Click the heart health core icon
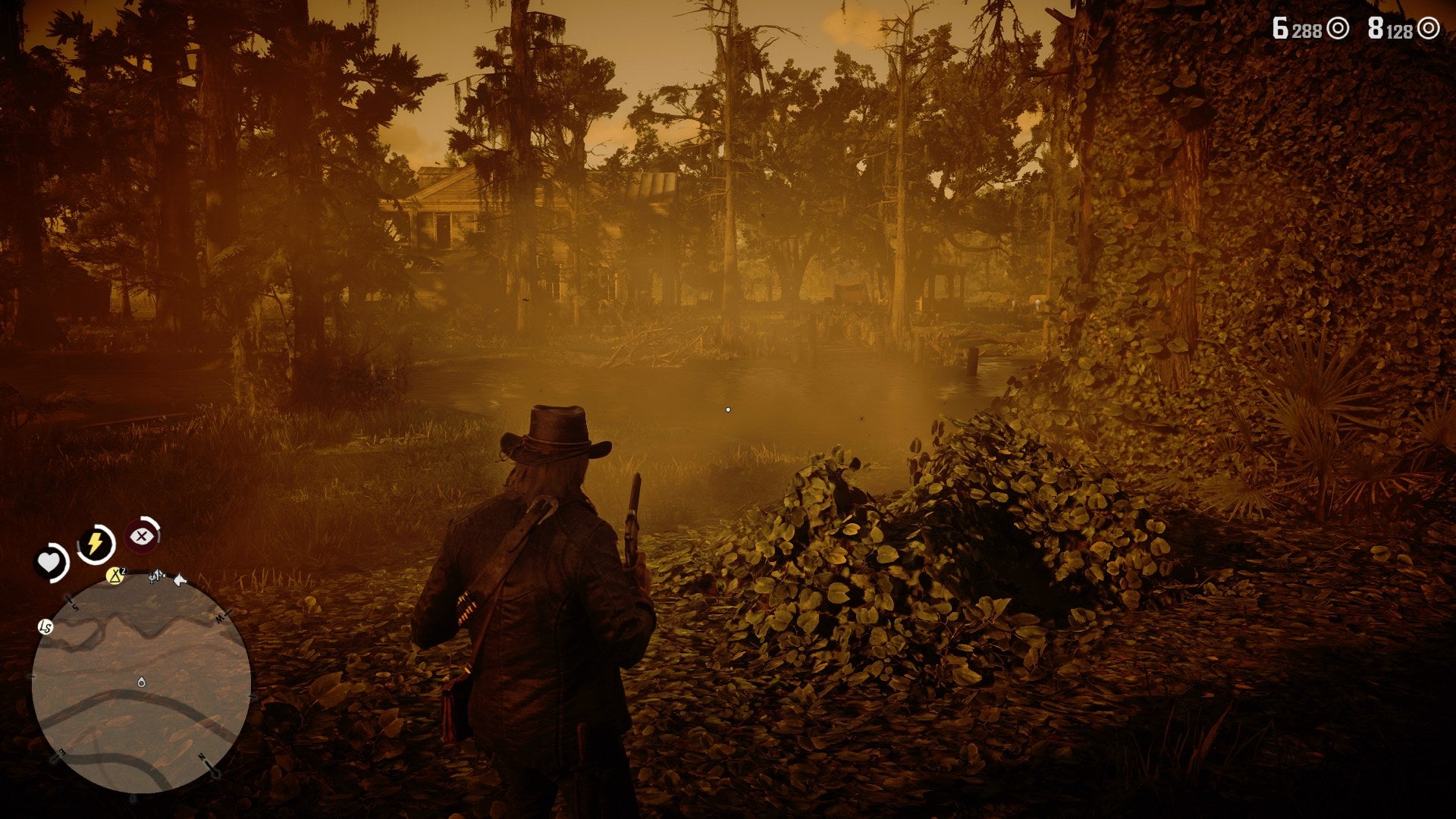Screen dimensions: 1456x819 50,562
